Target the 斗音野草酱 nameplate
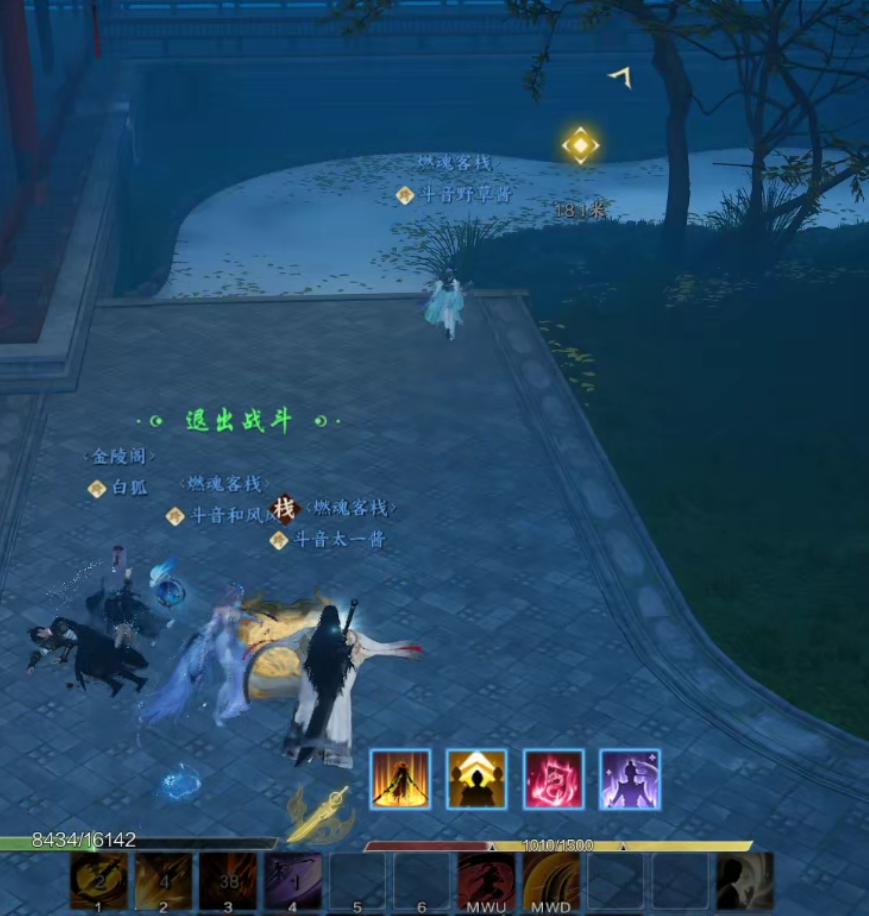The image size is (869, 916). click(x=465, y=195)
